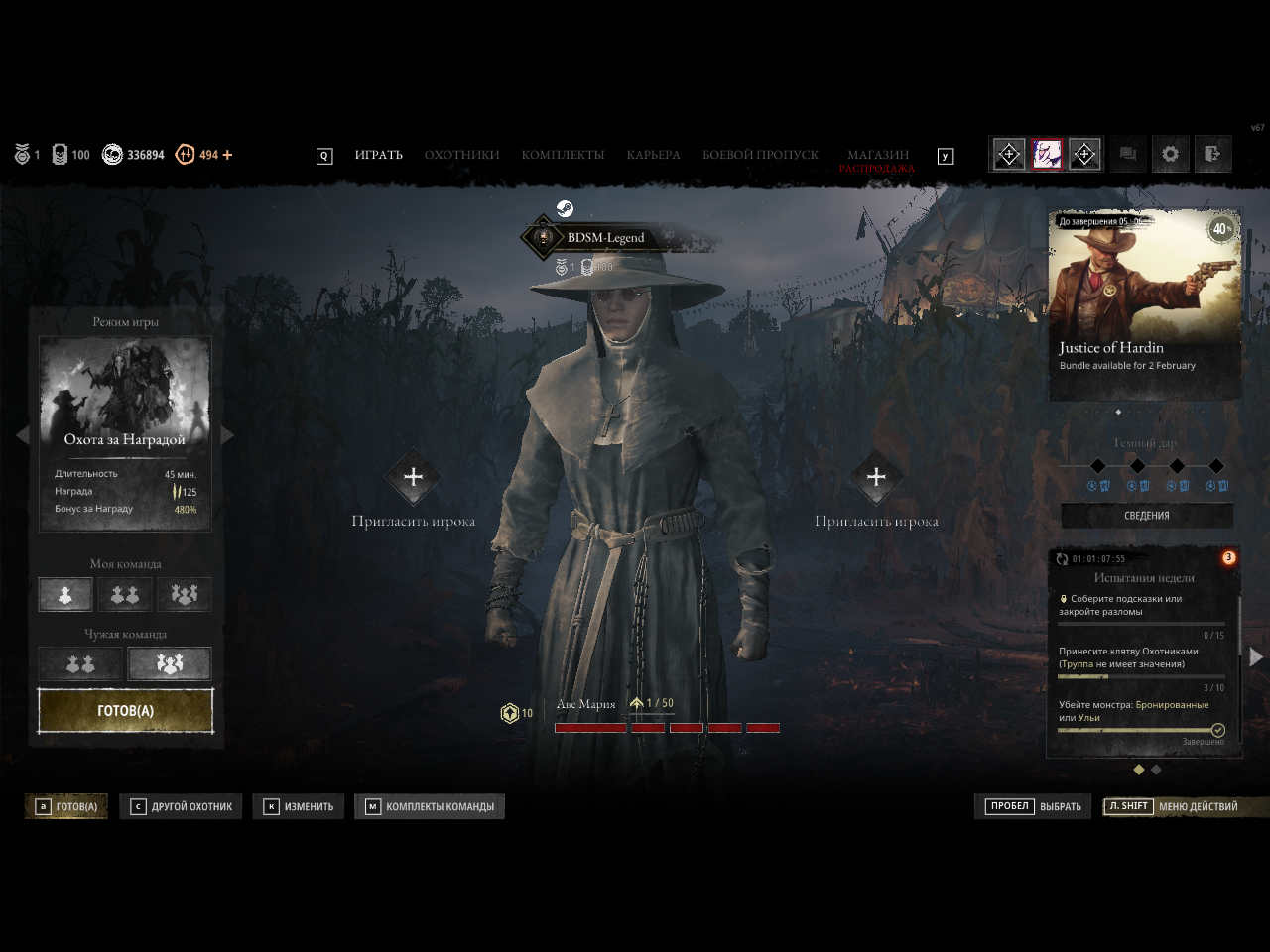1270x952 pixels.
Task: Select solo size under Моя команда
Action: (x=65, y=594)
